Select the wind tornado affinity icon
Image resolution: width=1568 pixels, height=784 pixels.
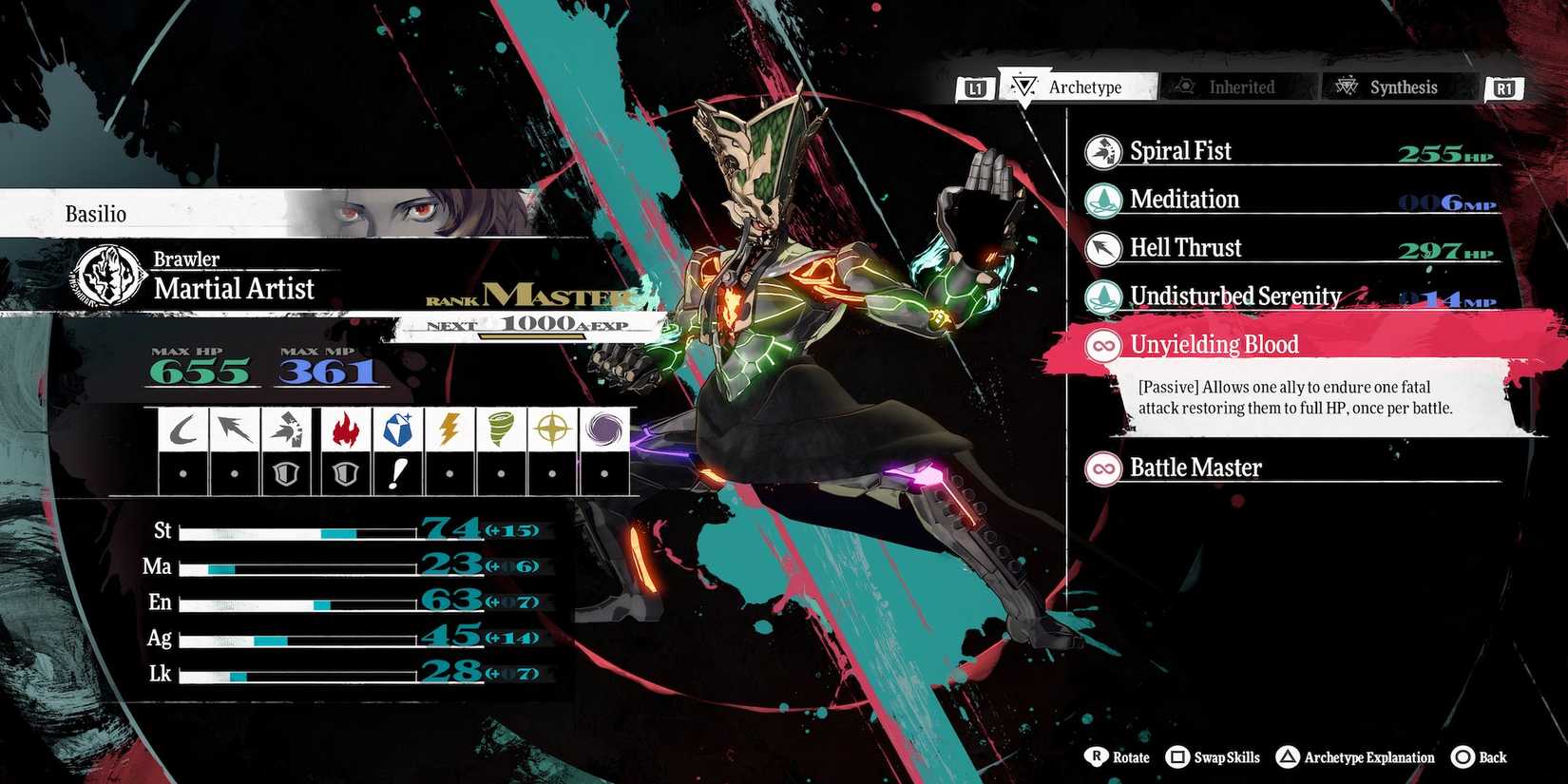pos(500,429)
